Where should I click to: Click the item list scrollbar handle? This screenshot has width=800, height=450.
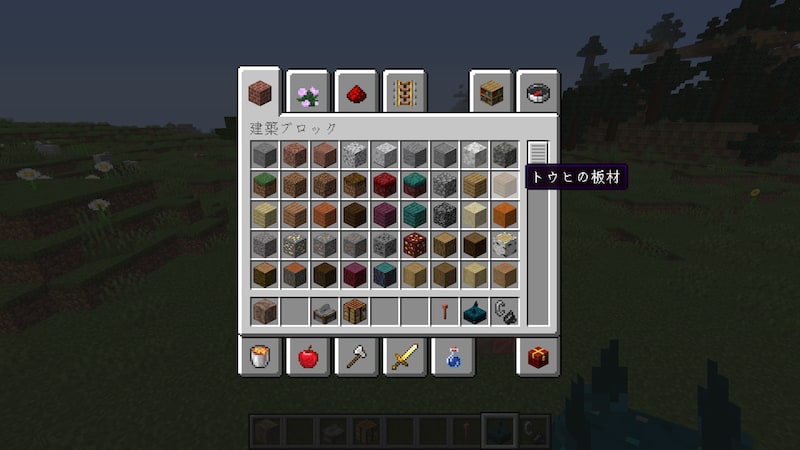pos(538,153)
